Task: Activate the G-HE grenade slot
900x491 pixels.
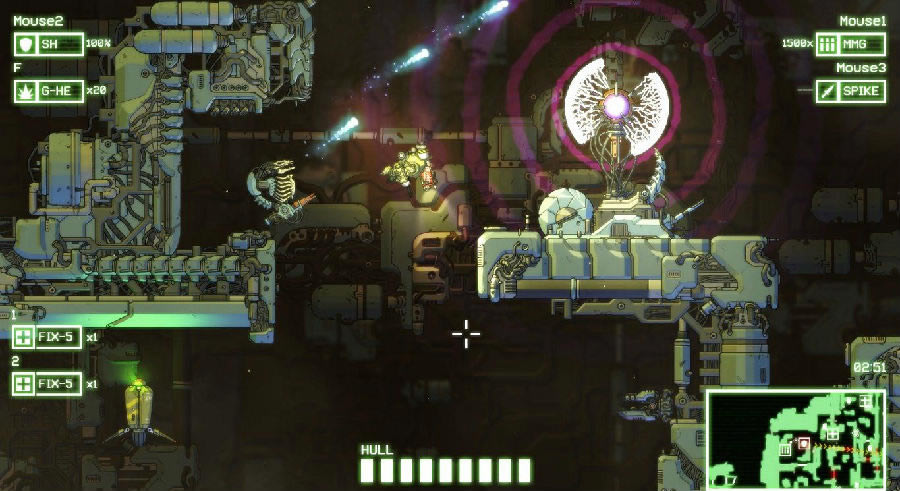Action: (47, 91)
